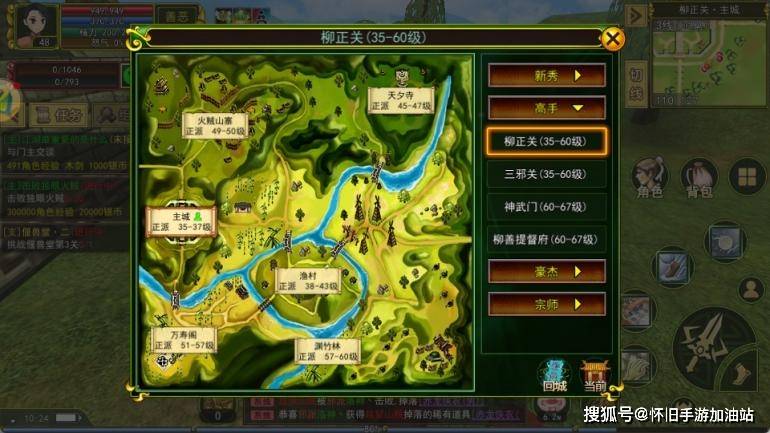Image resolution: width=770 pixels, height=433 pixels.
Task: Close the 柳正关 map window
Action: [x=613, y=39]
